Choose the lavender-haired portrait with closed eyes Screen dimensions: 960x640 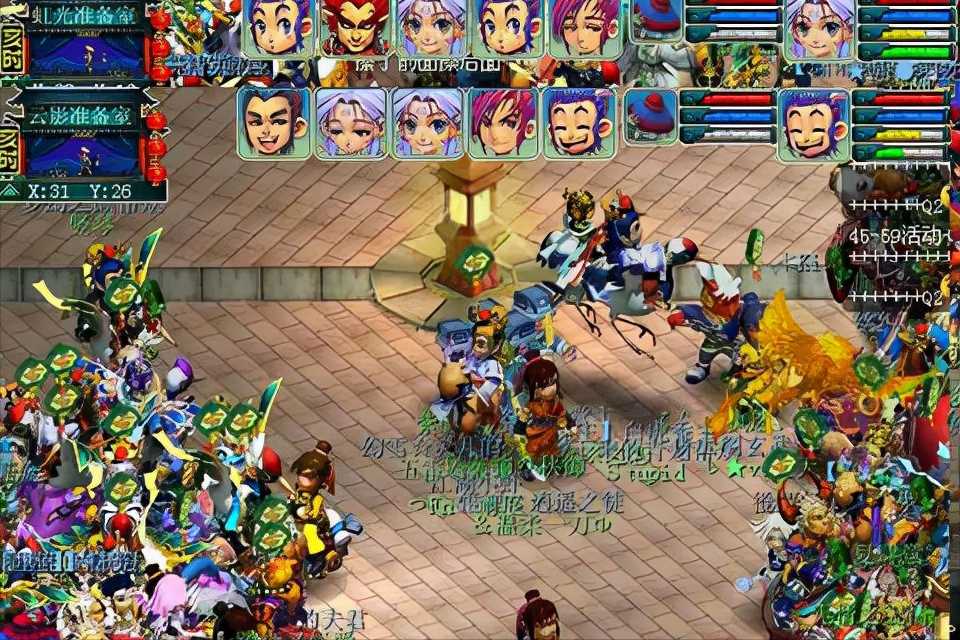pyautogui.click(x=351, y=124)
